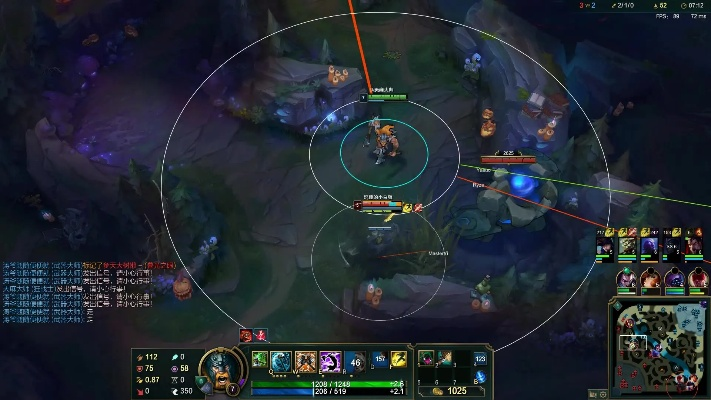Activate the W ability icon
This screenshot has height=400, width=711.
pyautogui.click(x=306, y=360)
